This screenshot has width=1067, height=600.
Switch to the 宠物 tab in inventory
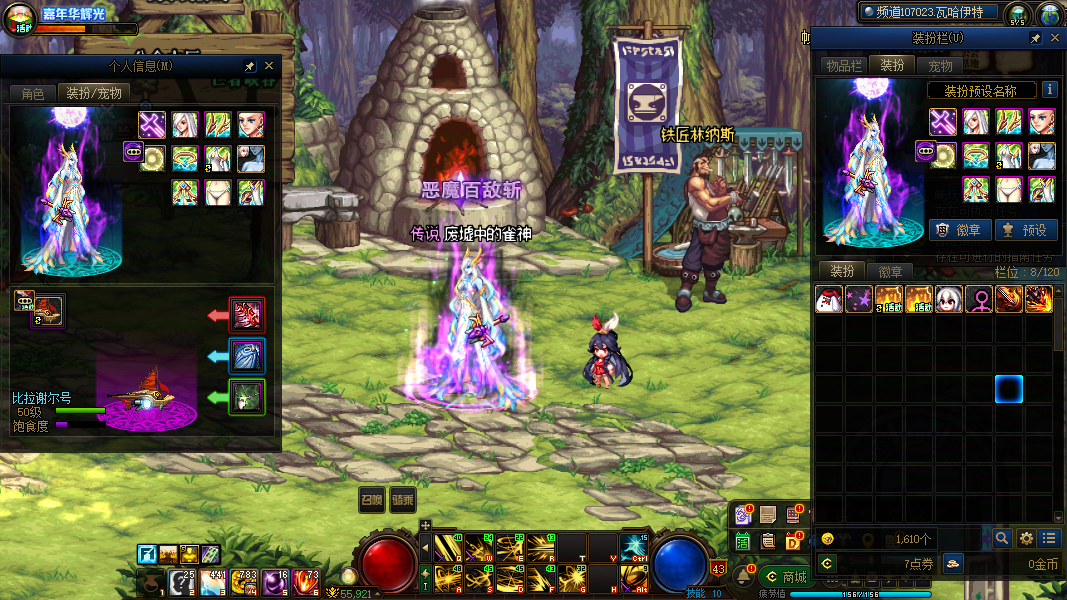[940, 66]
